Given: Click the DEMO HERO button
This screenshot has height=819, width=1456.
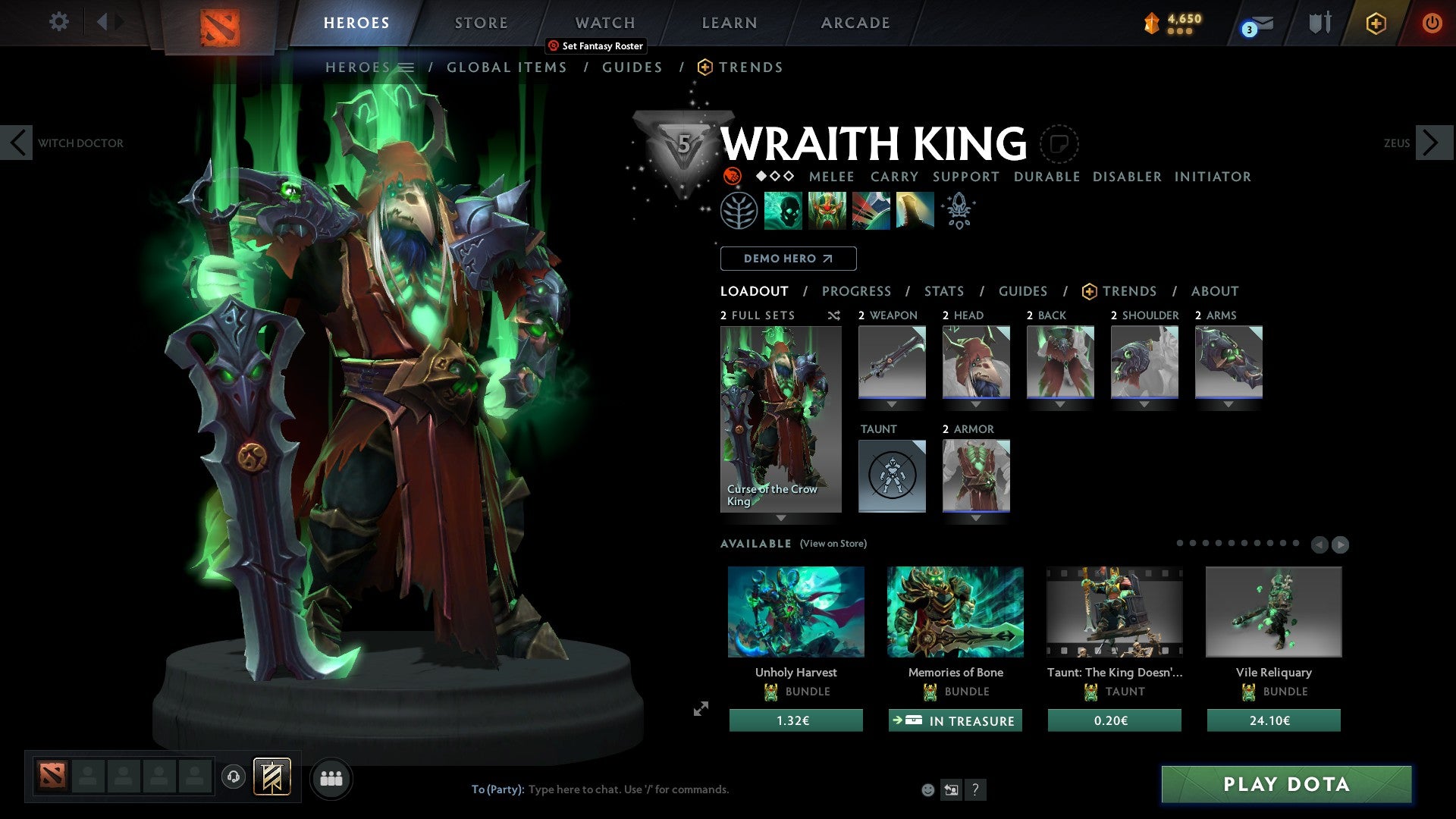Looking at the screenshot, I should (788, 259).
